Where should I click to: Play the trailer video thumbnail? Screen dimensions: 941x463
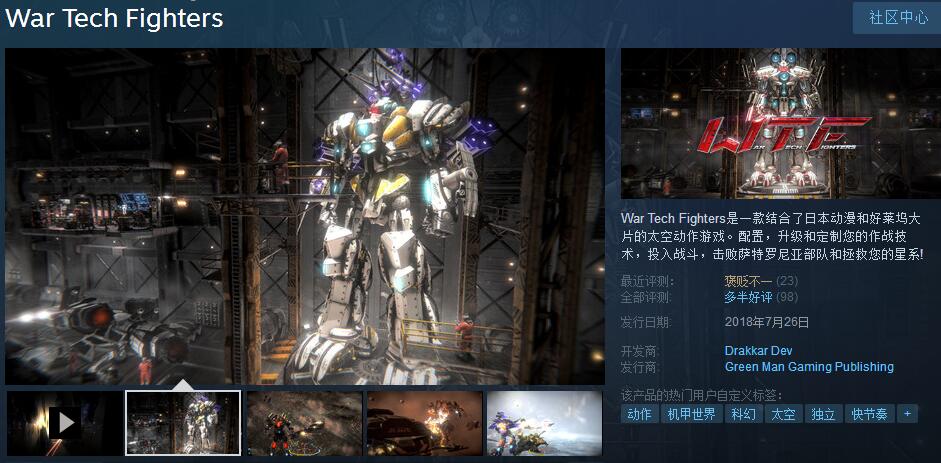click(65, 422)
